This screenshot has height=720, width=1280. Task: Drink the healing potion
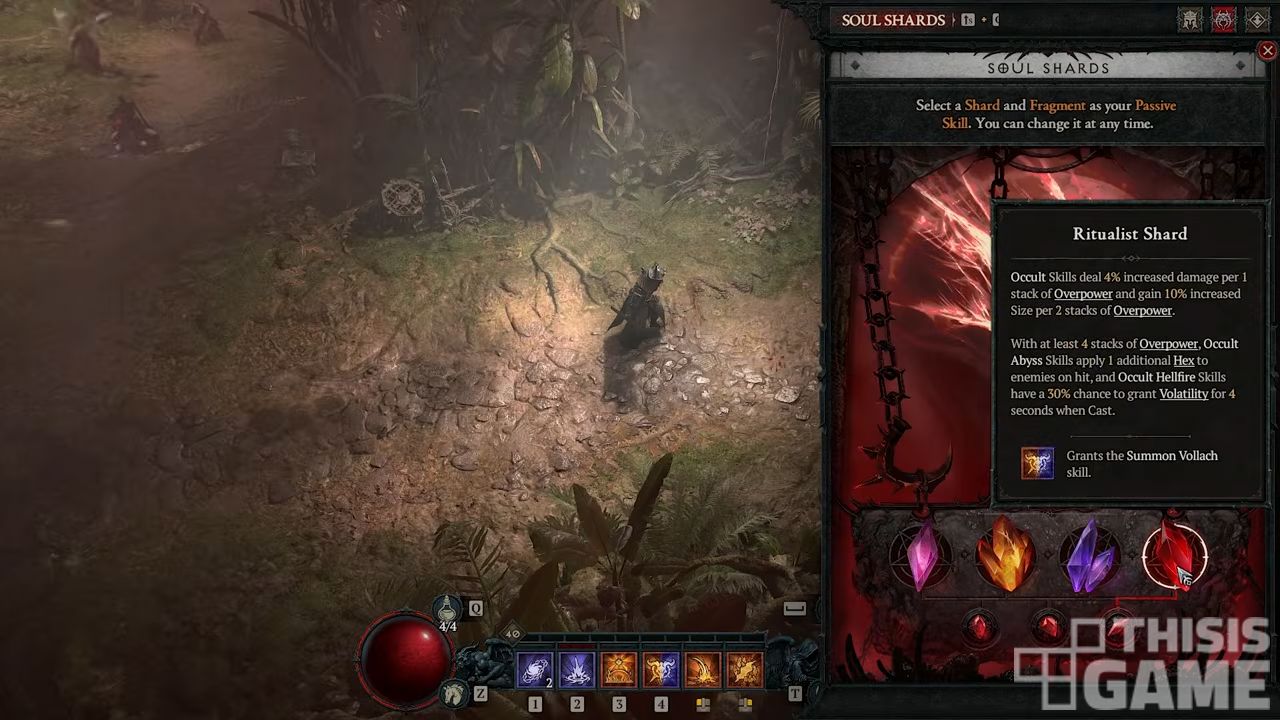(447, 609)
